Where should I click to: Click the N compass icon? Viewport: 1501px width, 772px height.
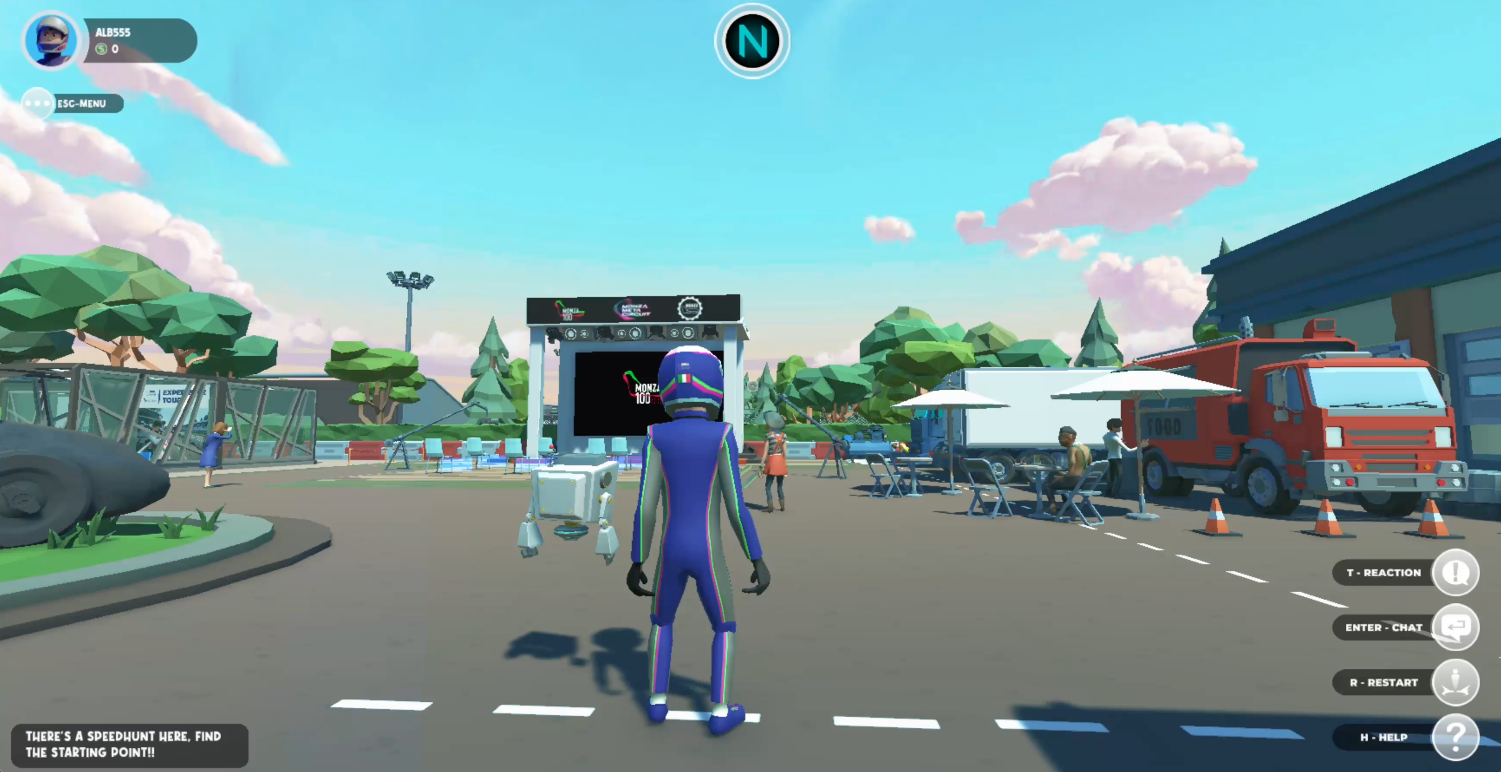(752, 42)
